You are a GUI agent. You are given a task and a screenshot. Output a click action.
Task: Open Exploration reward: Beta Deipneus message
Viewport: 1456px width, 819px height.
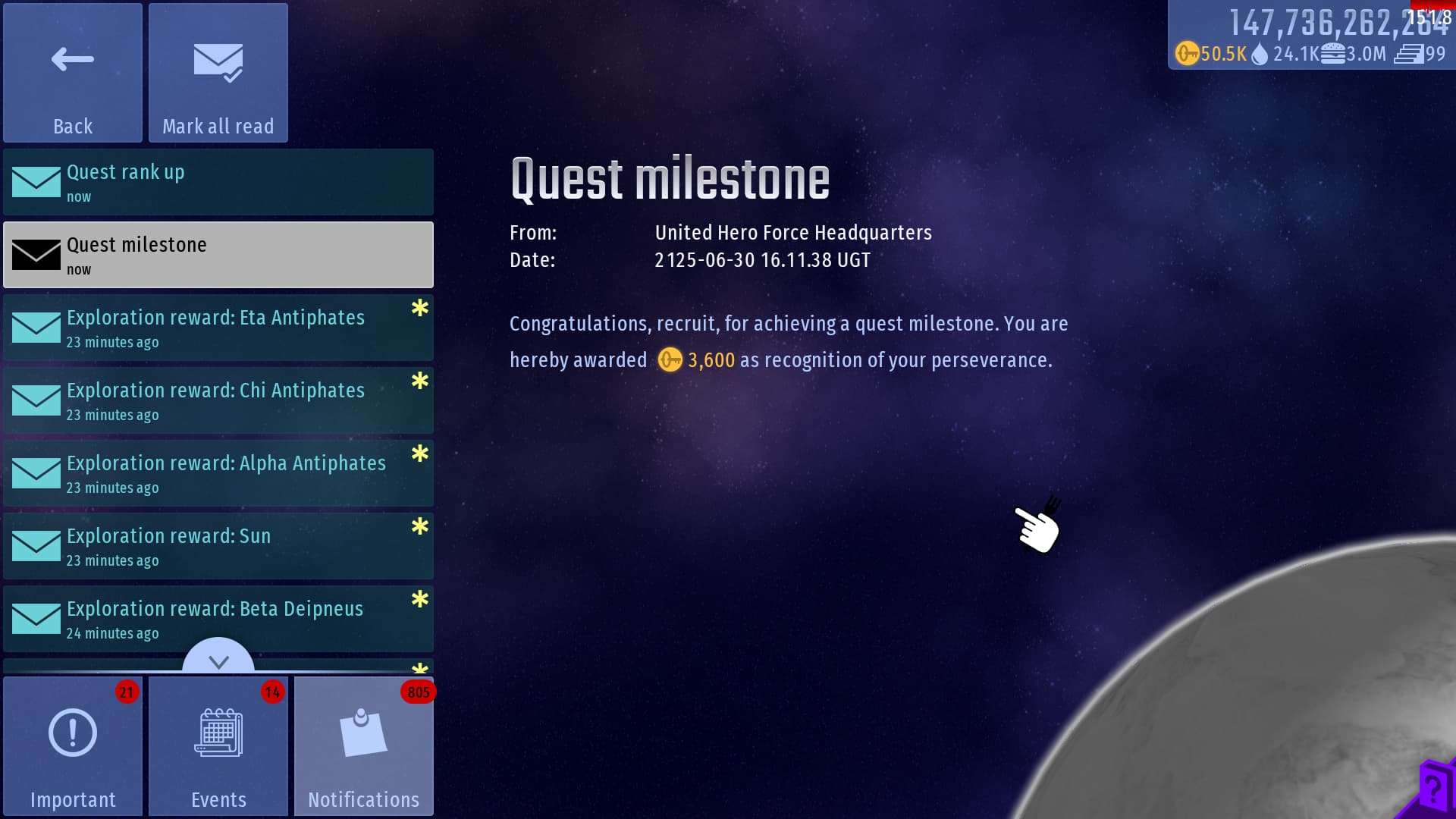click(x=218, y=619)
